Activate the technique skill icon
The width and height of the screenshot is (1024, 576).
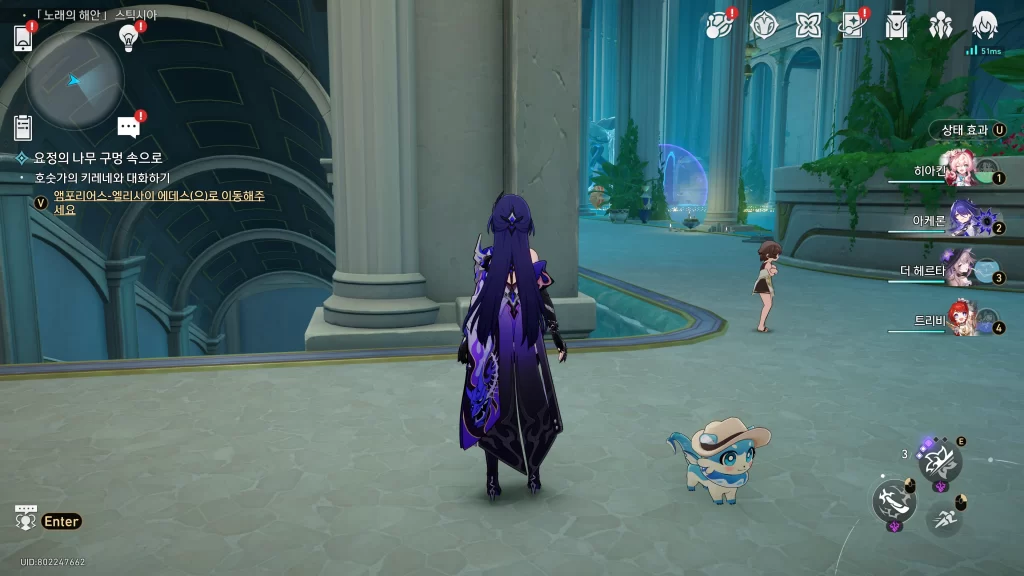[940, 460]
